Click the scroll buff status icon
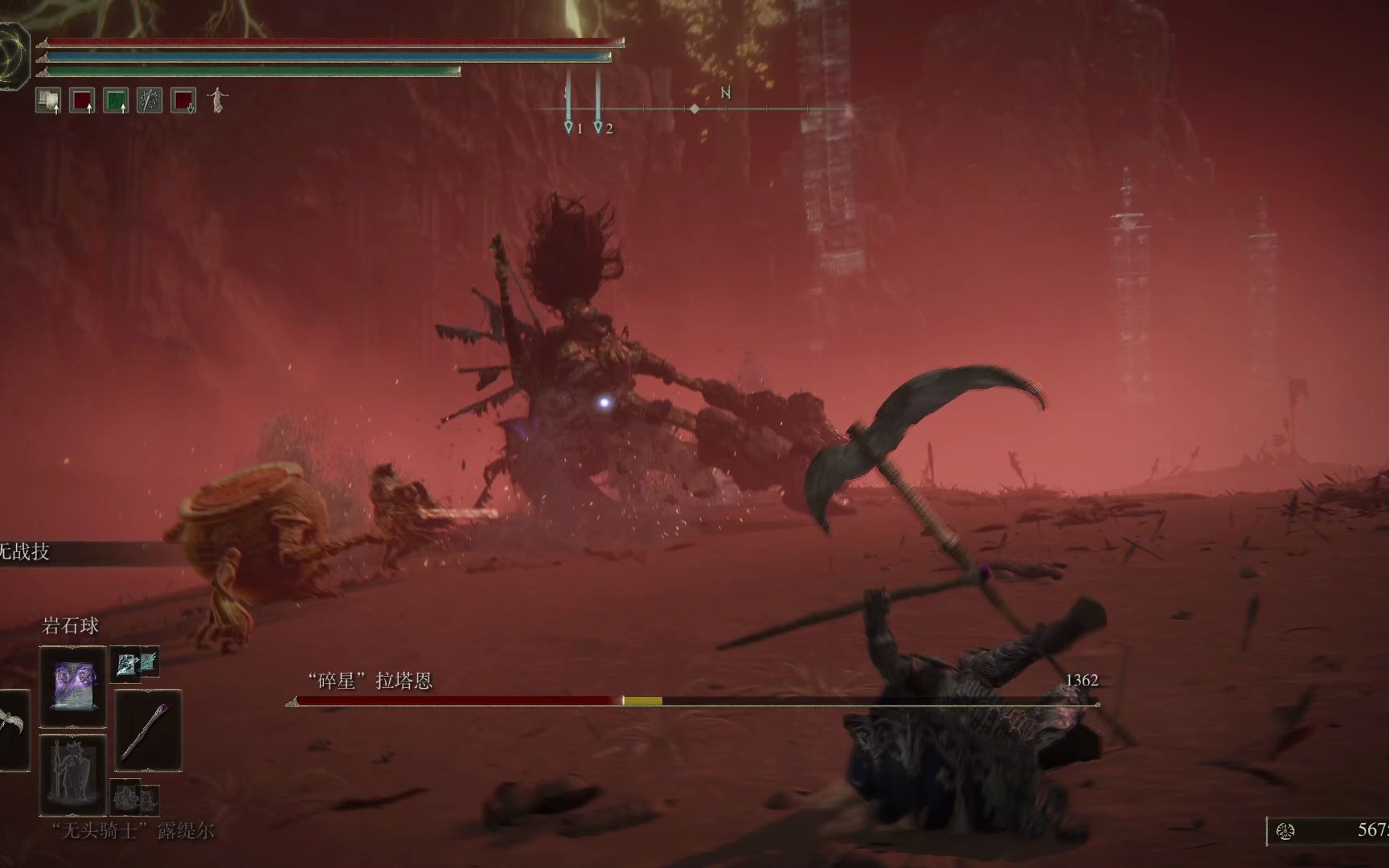The image size is (1389, 868). click(x=48, y=100)
